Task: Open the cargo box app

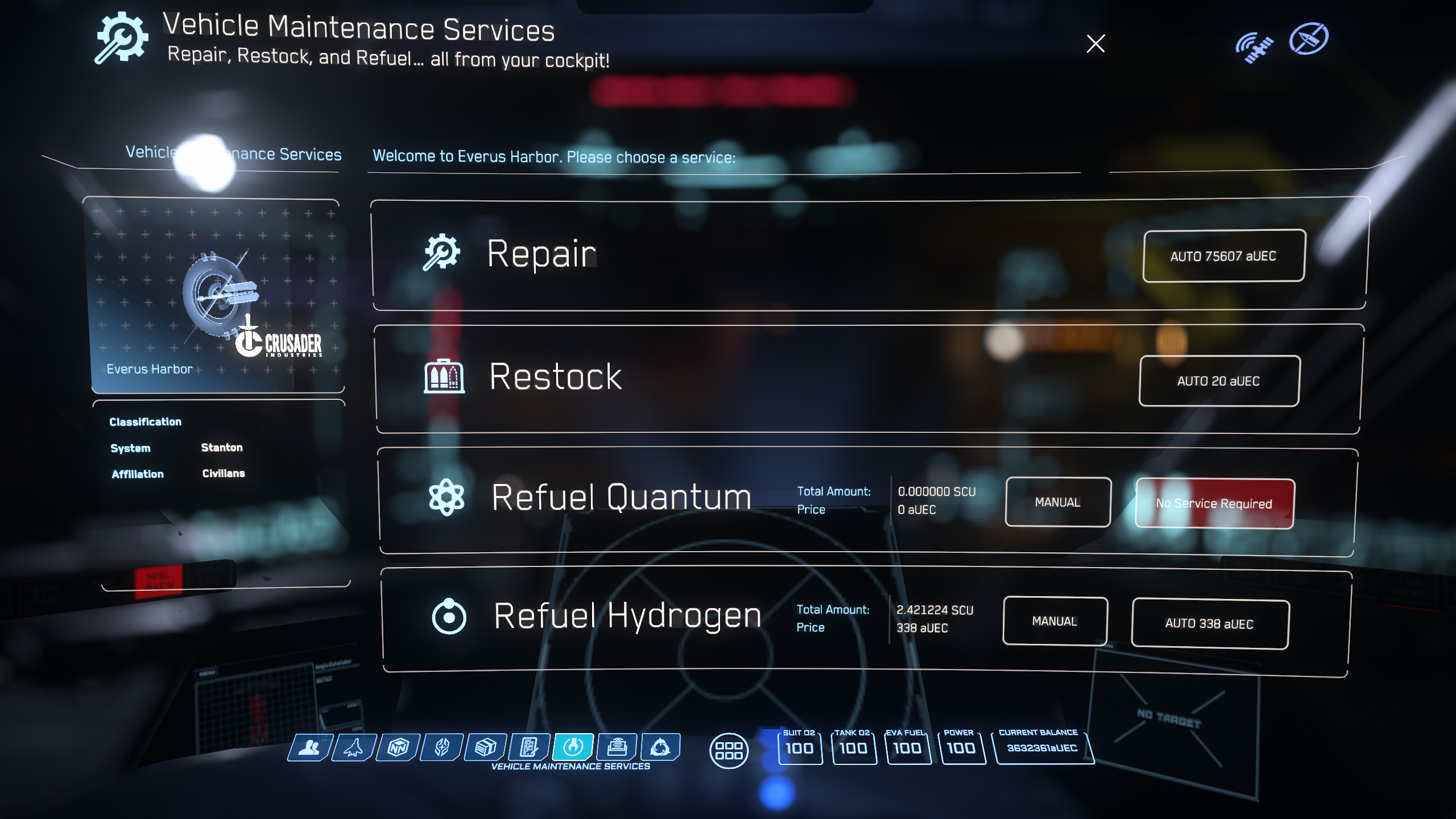Action: point(486,747)
